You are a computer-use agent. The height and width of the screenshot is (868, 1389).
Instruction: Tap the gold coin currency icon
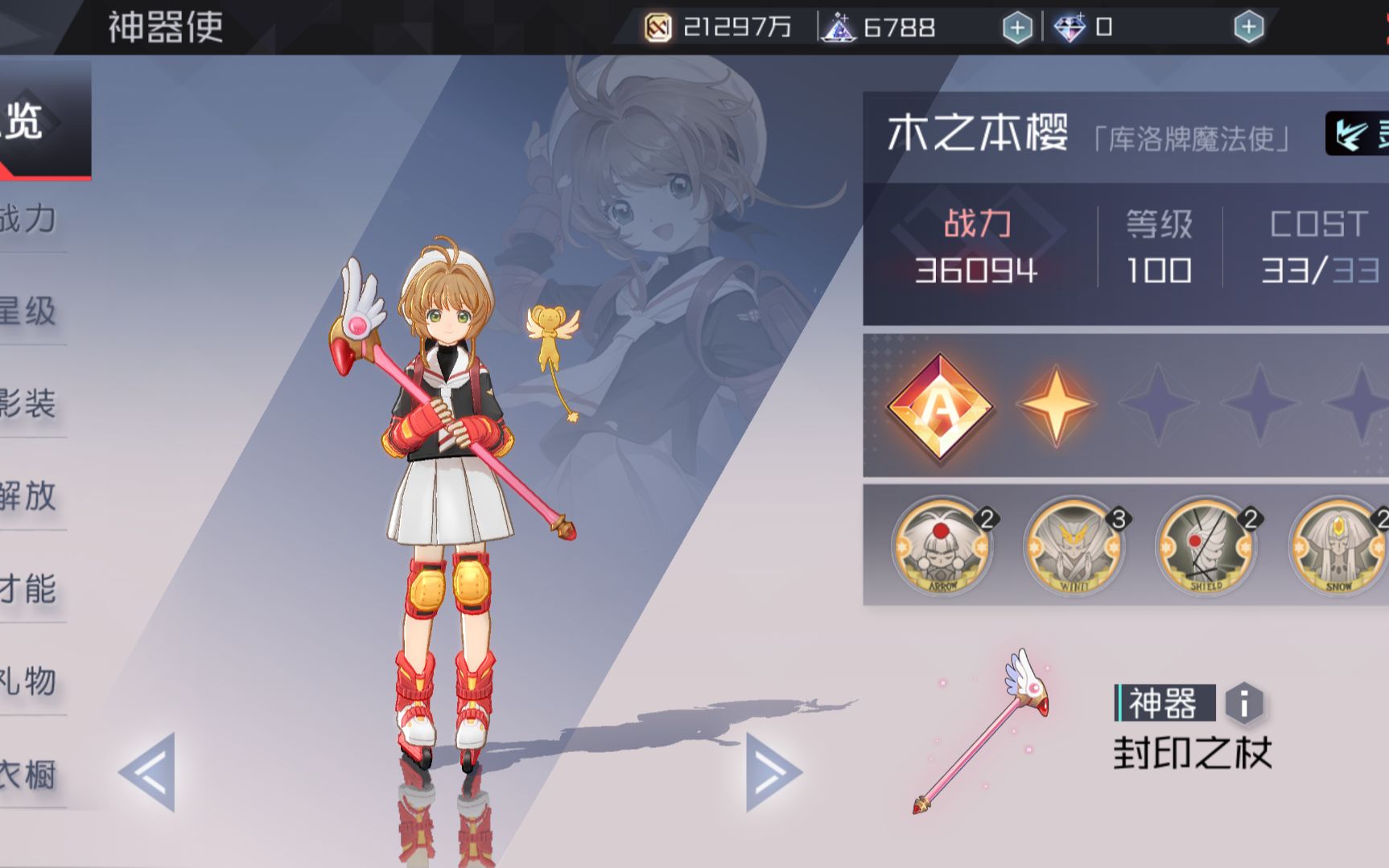(657, 26)
